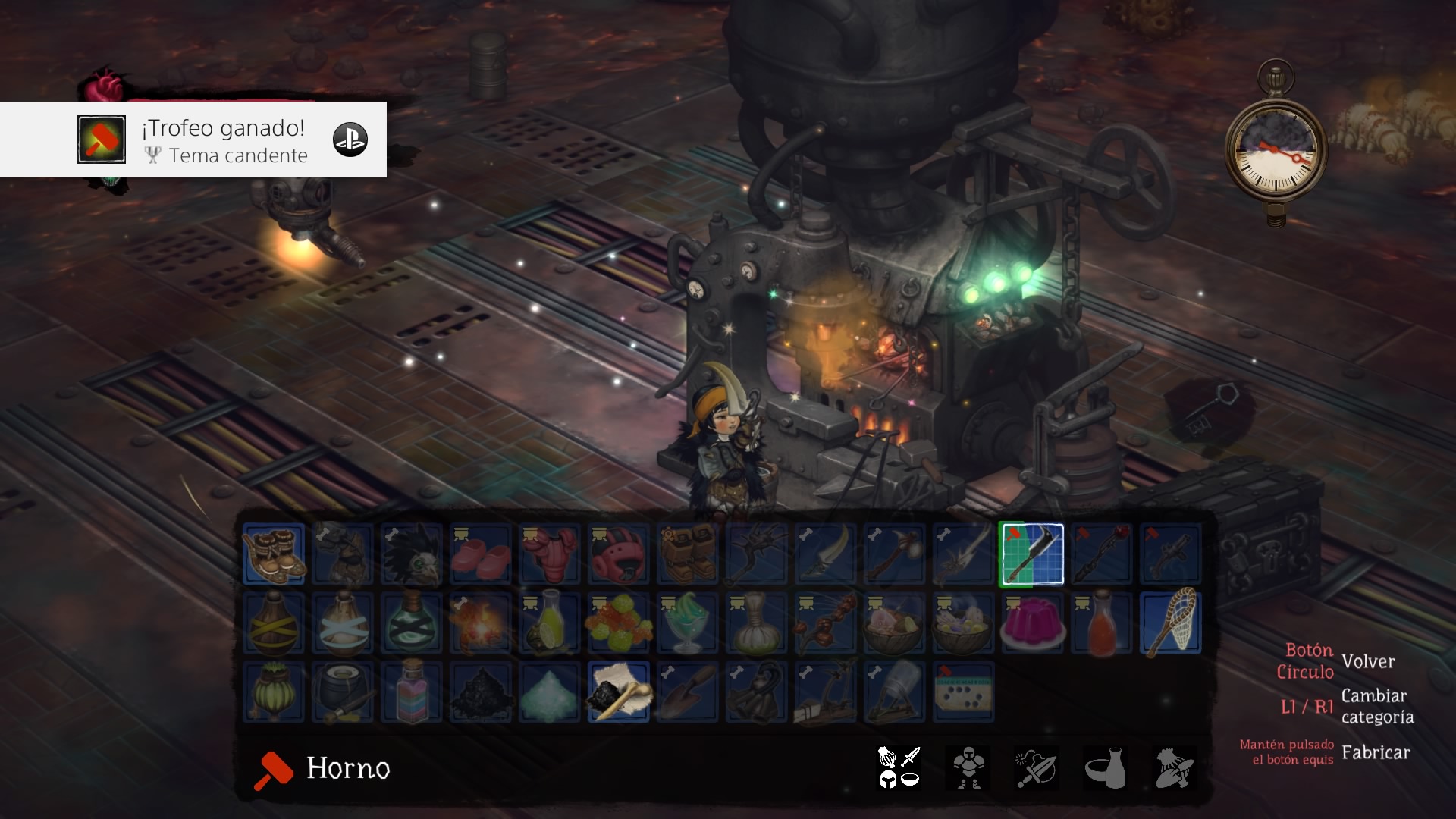1456x819 pixels.
Task: Pick the highlighted cleaver blueprint slot
Action: pyautogui.click(x=1031, y=554)
